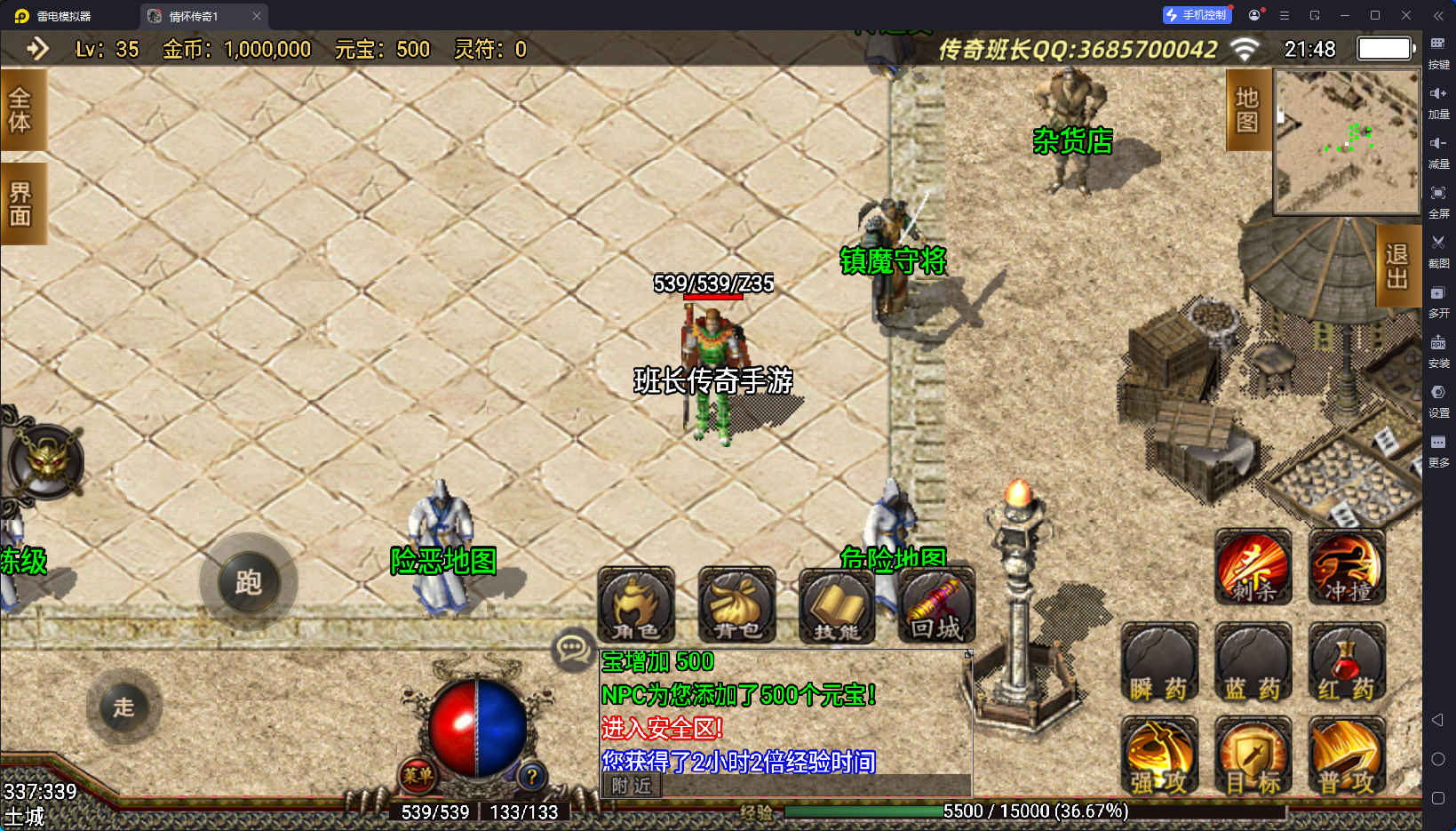
Task: Perform a 普攻 normal attack
Action: pyautogui.click(x=1347, y=756)
